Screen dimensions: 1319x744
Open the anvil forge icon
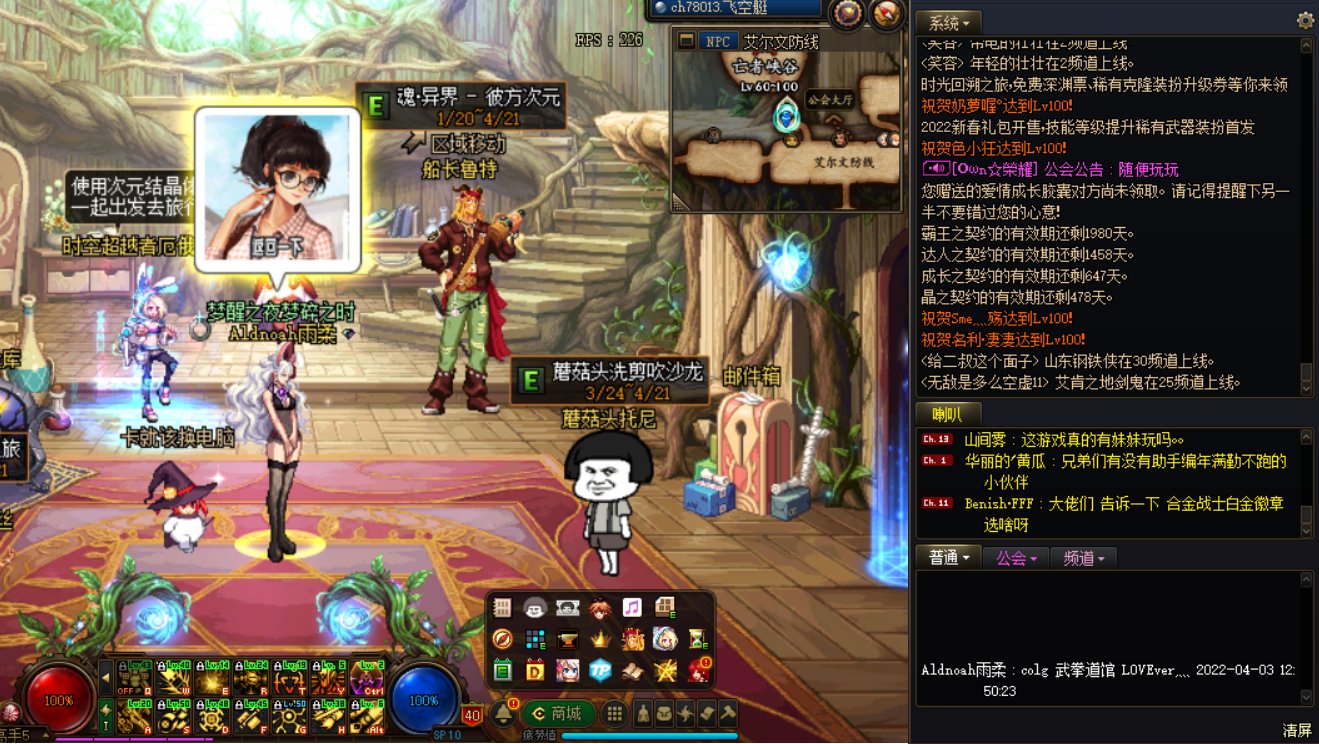click(567, 639)
